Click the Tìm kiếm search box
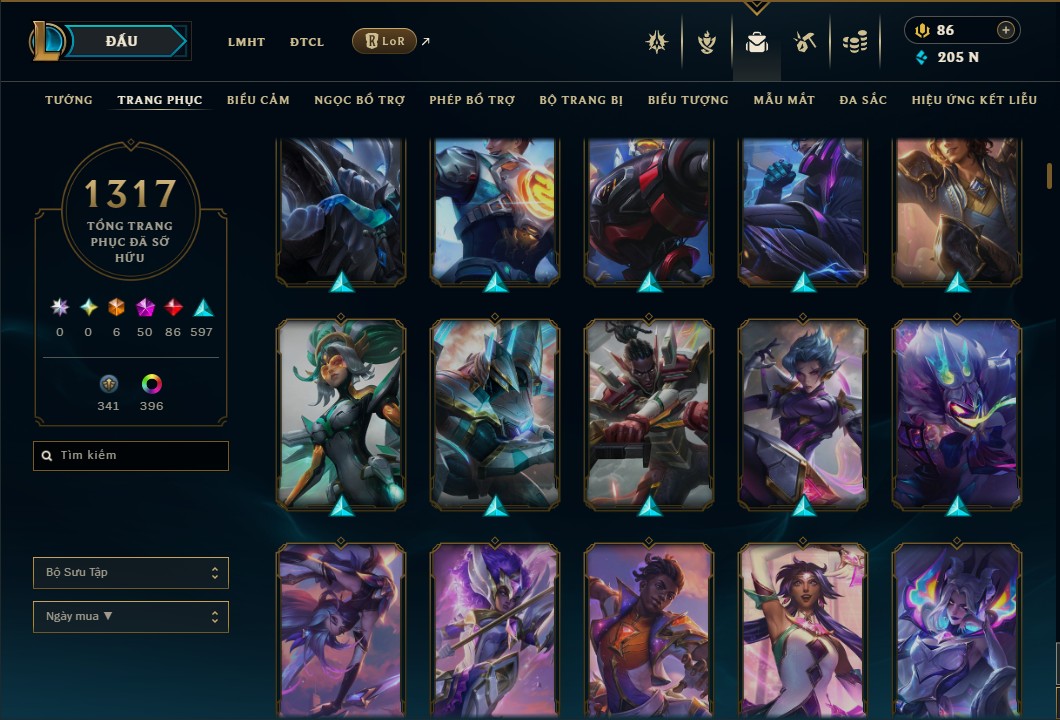Image resolution: width=1060 pixels, height=720 pixels. (131, 456)
